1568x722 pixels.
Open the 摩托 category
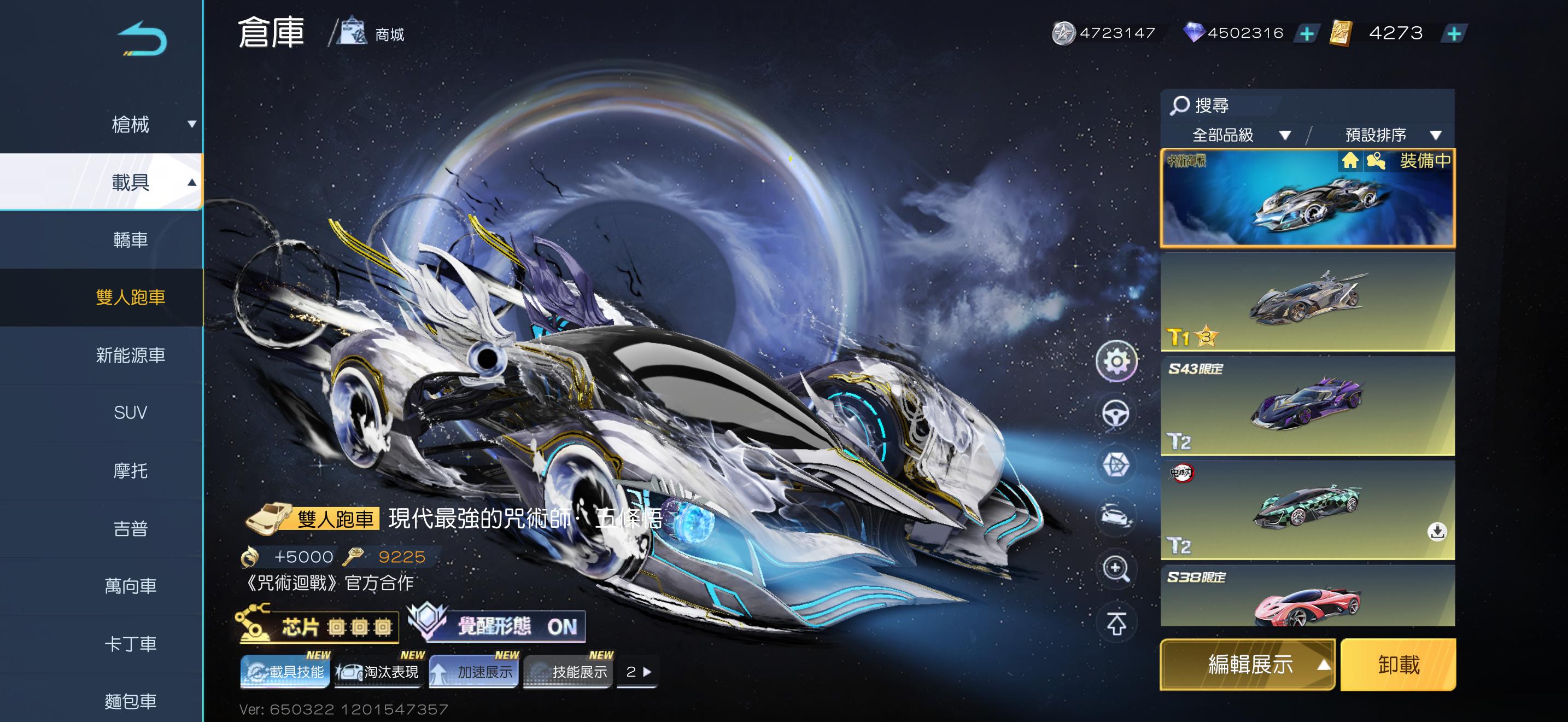[x=130, y=470]
